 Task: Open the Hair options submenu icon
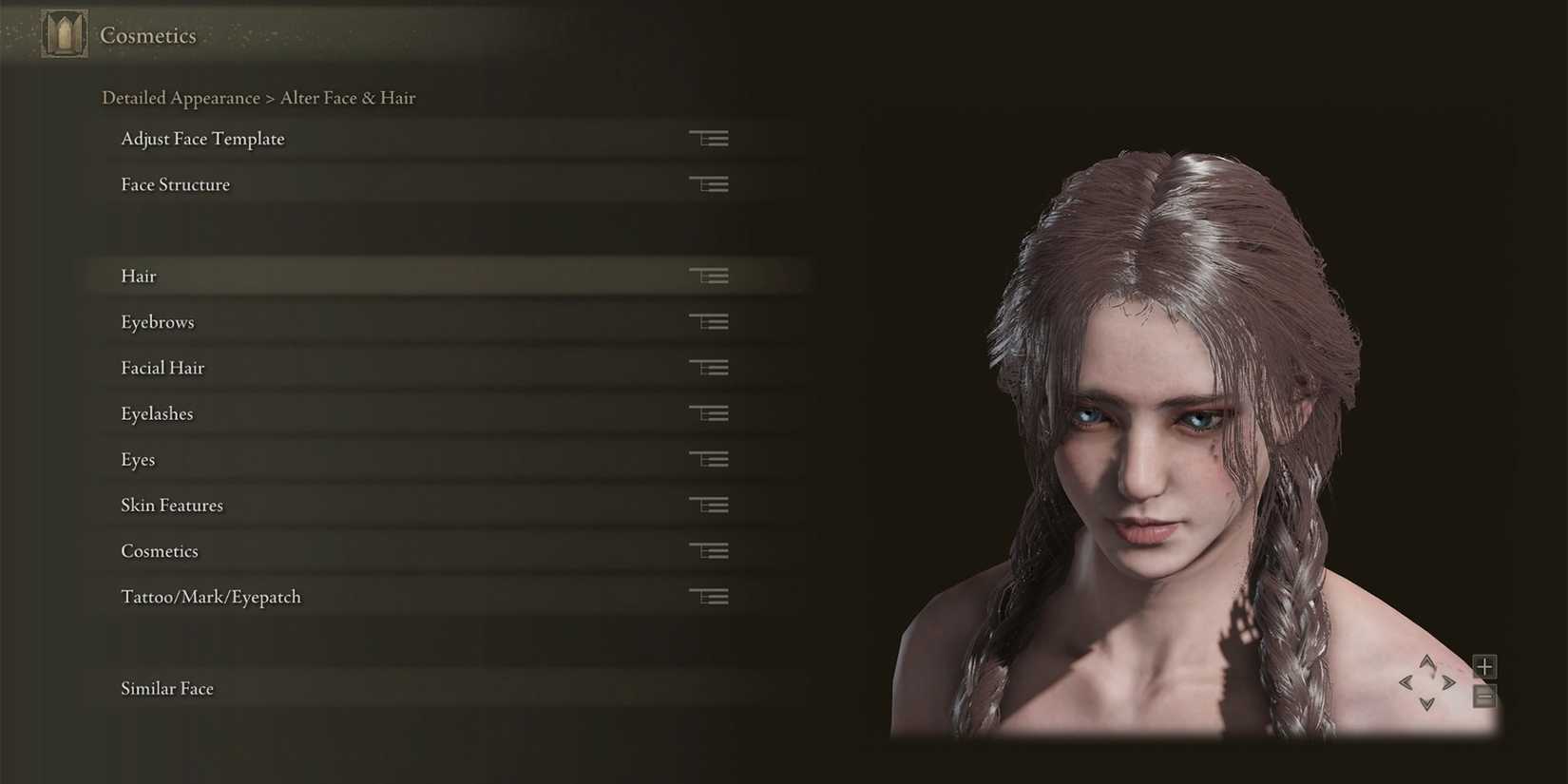coord(709,276)
